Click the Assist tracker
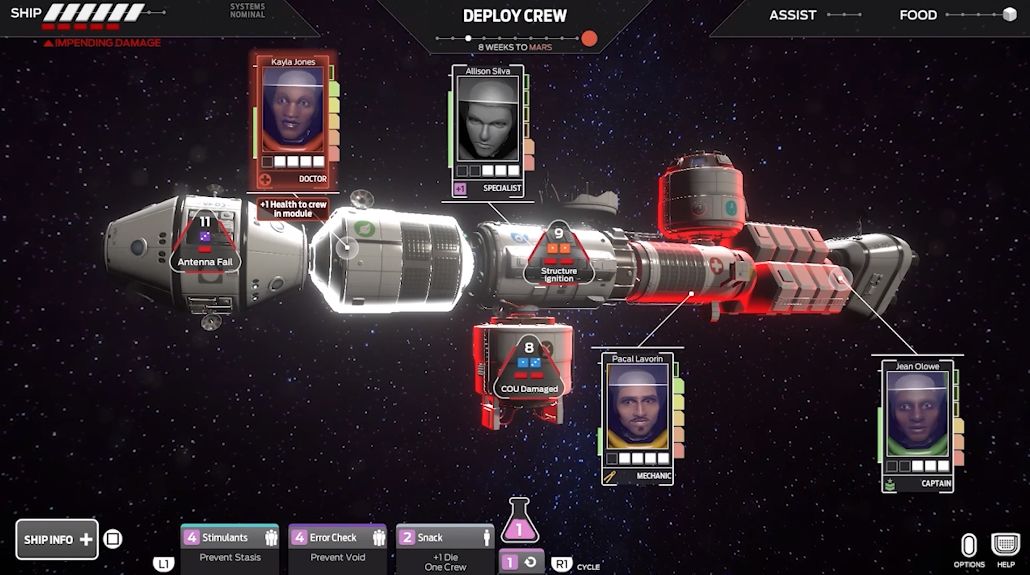1030x575 pixels. click(814, 15)
